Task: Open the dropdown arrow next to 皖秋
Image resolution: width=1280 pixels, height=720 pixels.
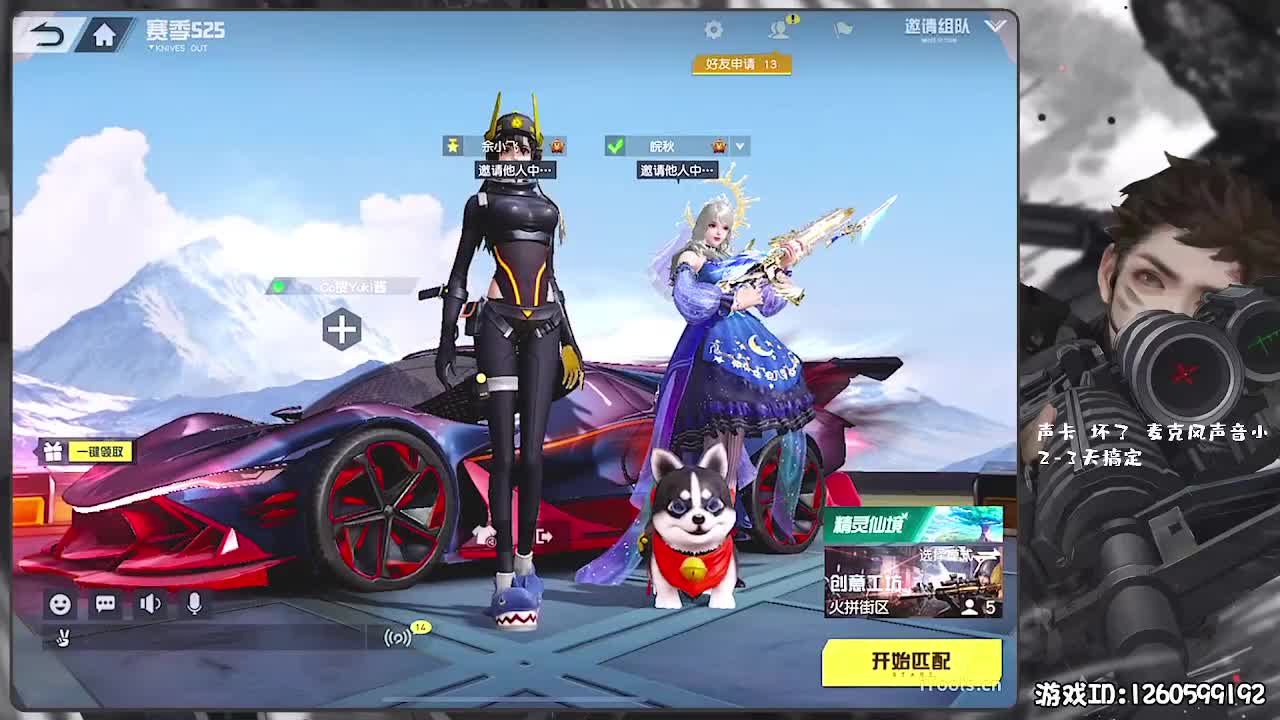Action: coord(739,145)
